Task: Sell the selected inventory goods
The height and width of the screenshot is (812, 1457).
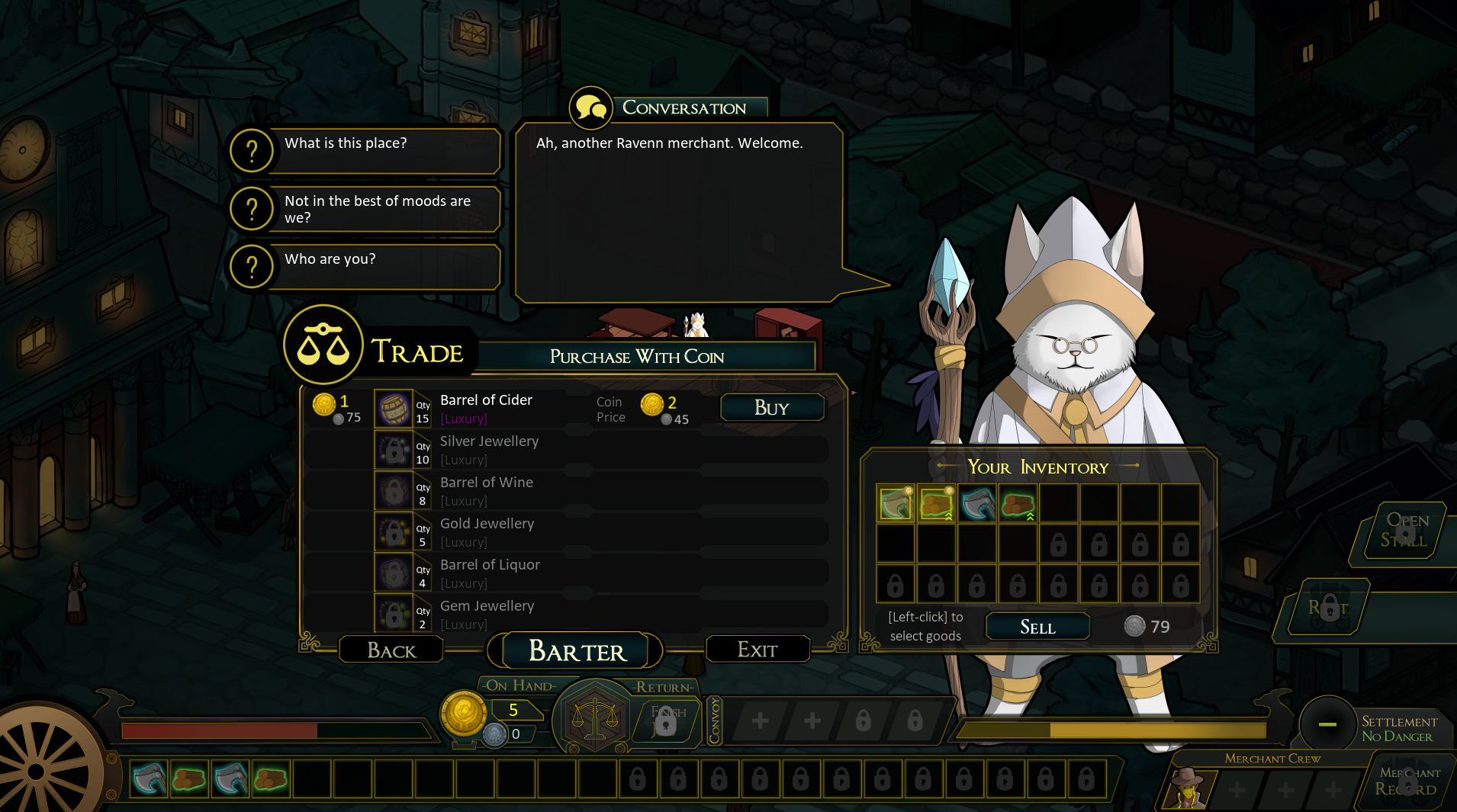Action: pyautogui.click(x=1037, y=627)
